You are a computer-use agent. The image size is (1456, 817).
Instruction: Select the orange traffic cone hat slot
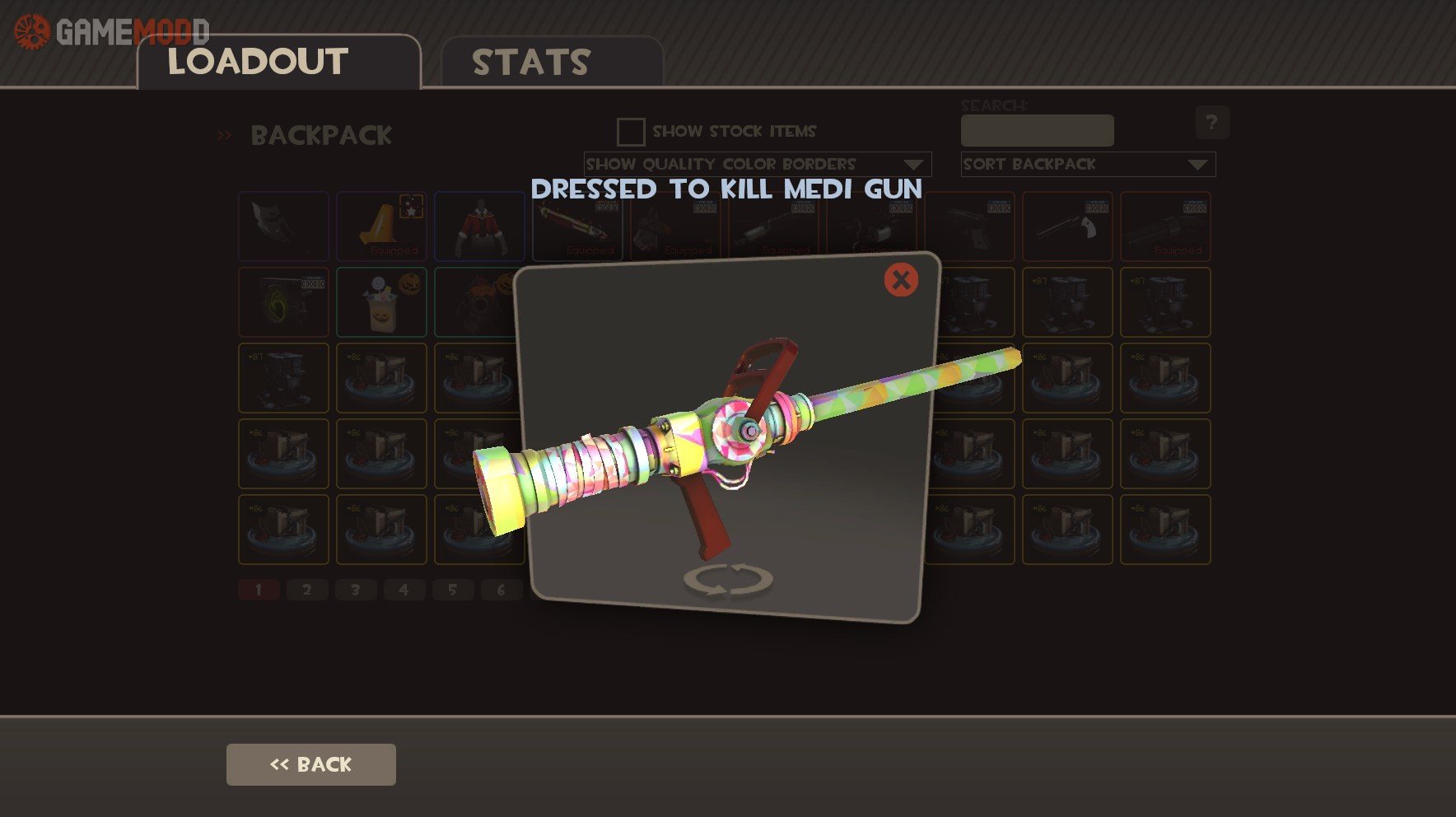[x=381, y=226]
